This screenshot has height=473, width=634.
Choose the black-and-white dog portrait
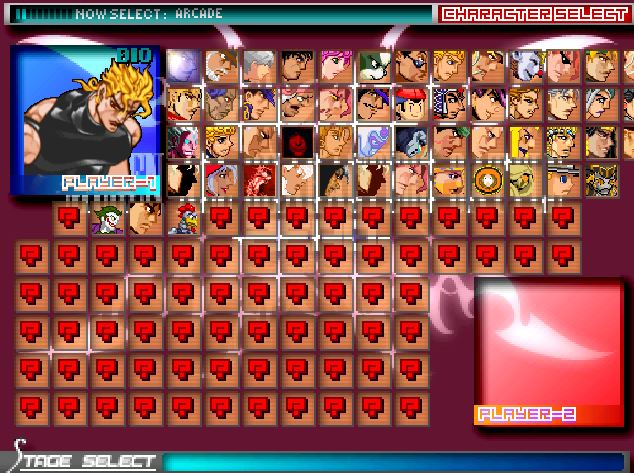pos(372,65)
